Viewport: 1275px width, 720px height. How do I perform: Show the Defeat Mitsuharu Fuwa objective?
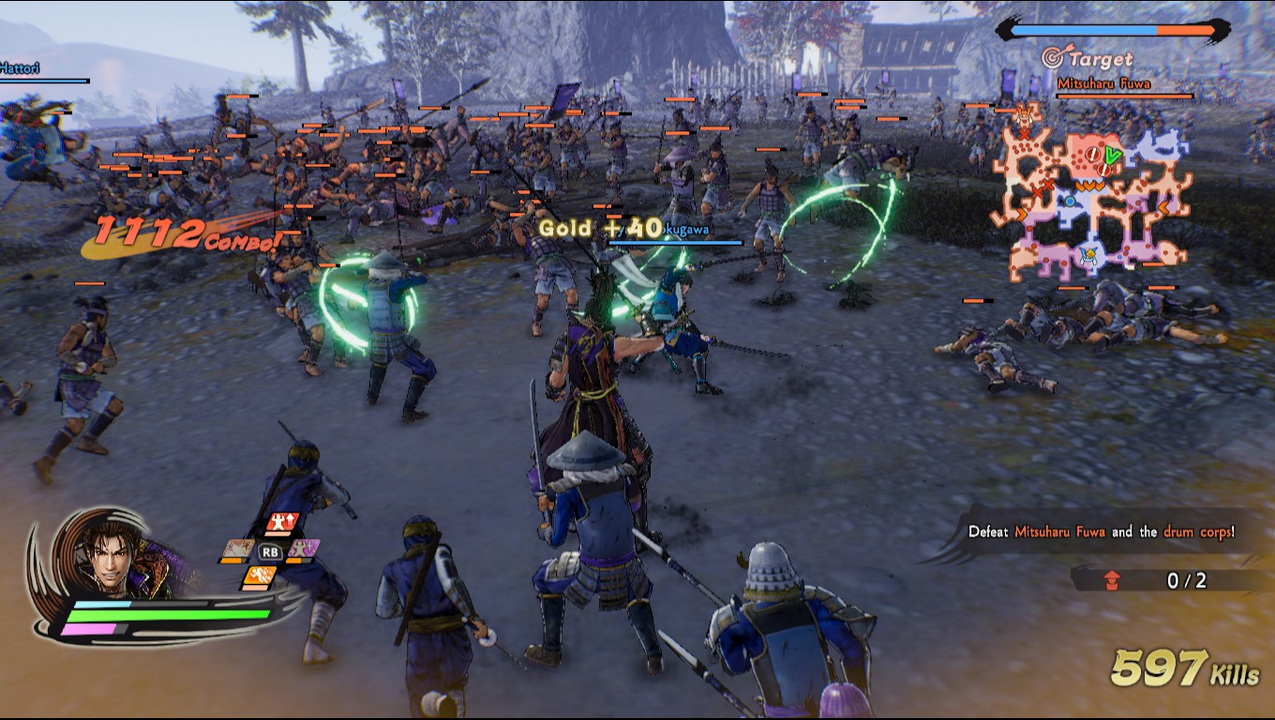pos(1100,532)
